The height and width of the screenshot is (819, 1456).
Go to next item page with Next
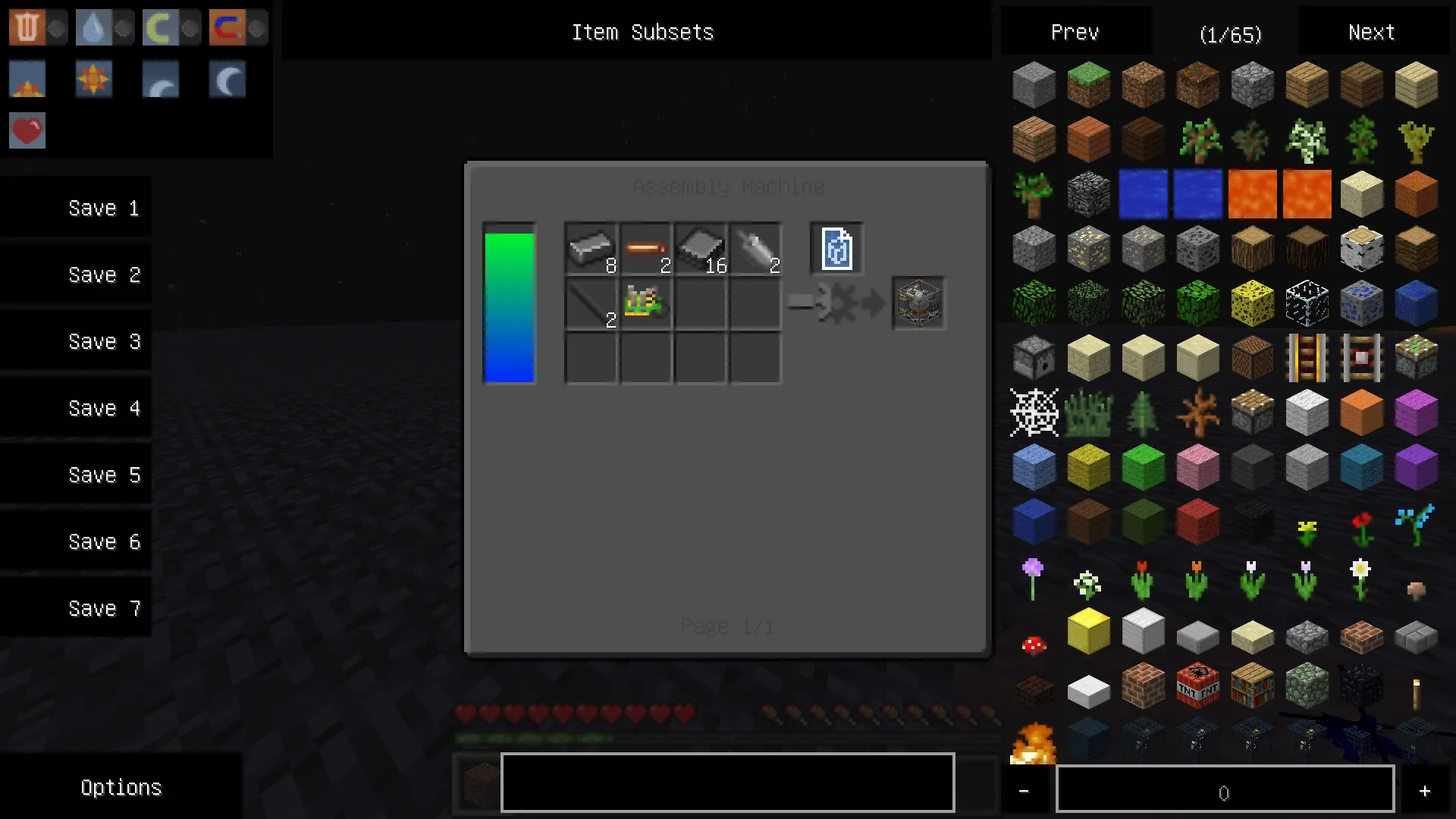[1370, 32]
